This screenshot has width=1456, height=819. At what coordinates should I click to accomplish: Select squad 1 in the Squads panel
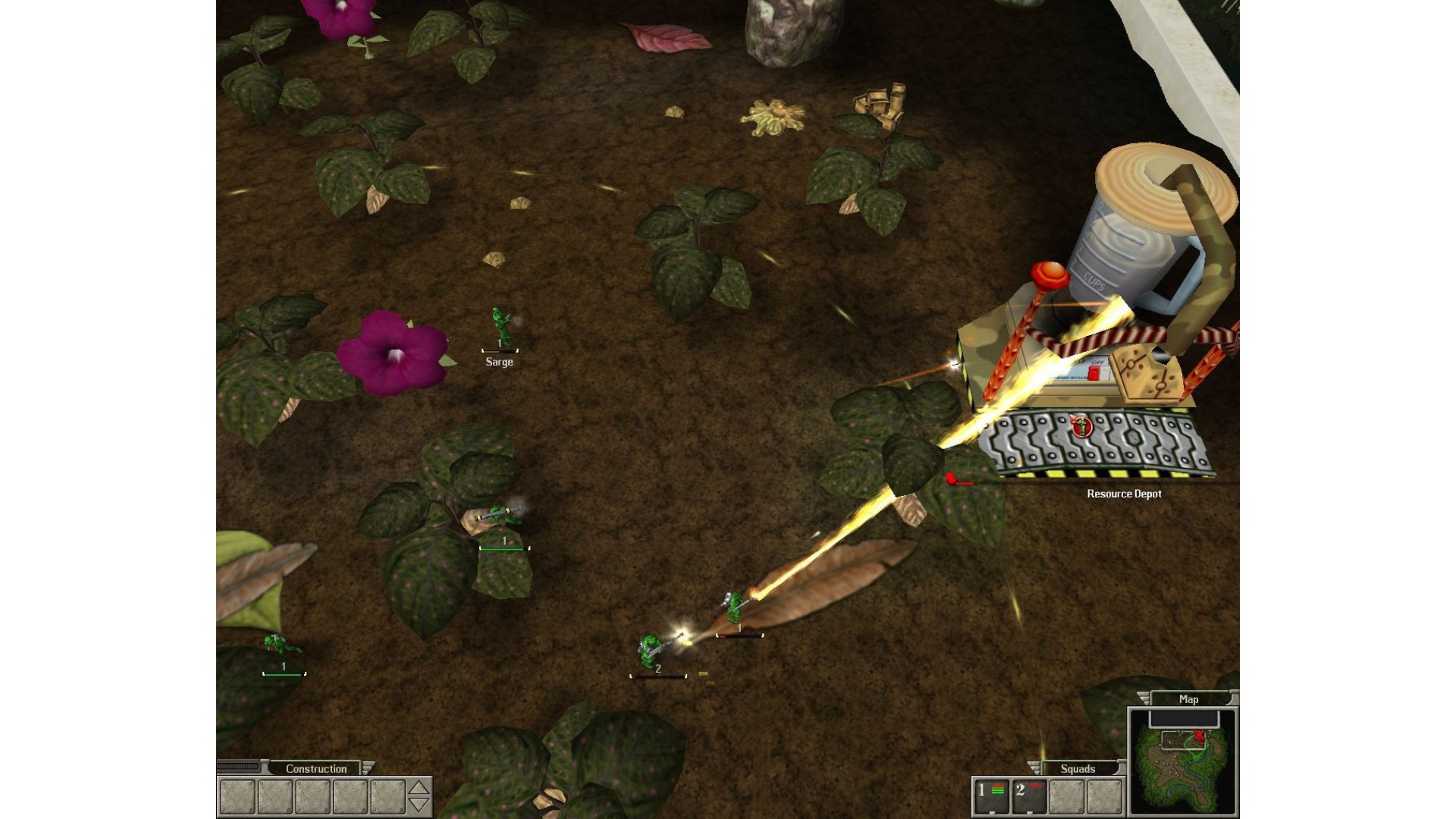point(990,796)
